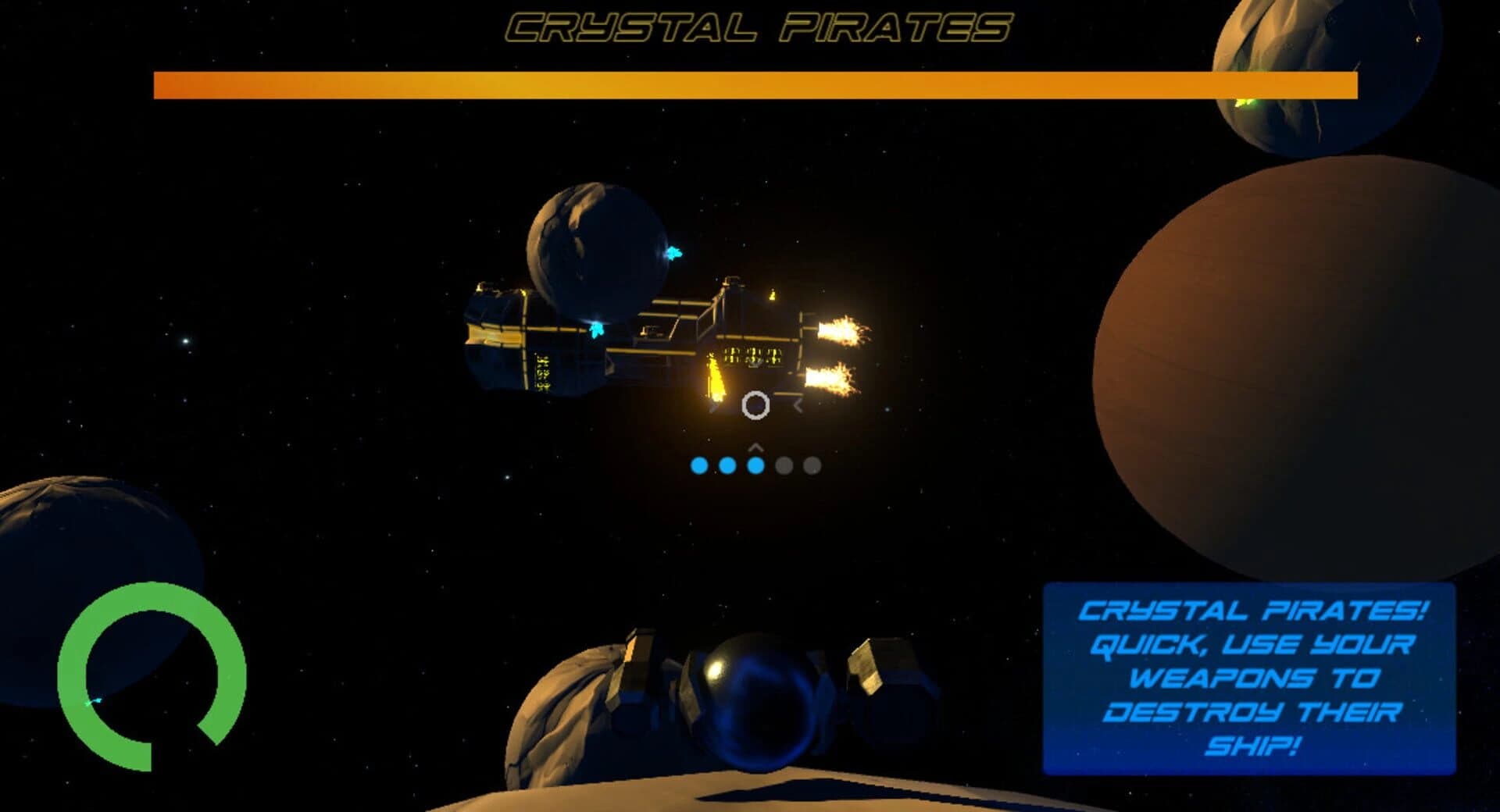Viewport: 1500px width, 812px height.
Task: Select the second blue ammo dot
Action: click(726, 466)
